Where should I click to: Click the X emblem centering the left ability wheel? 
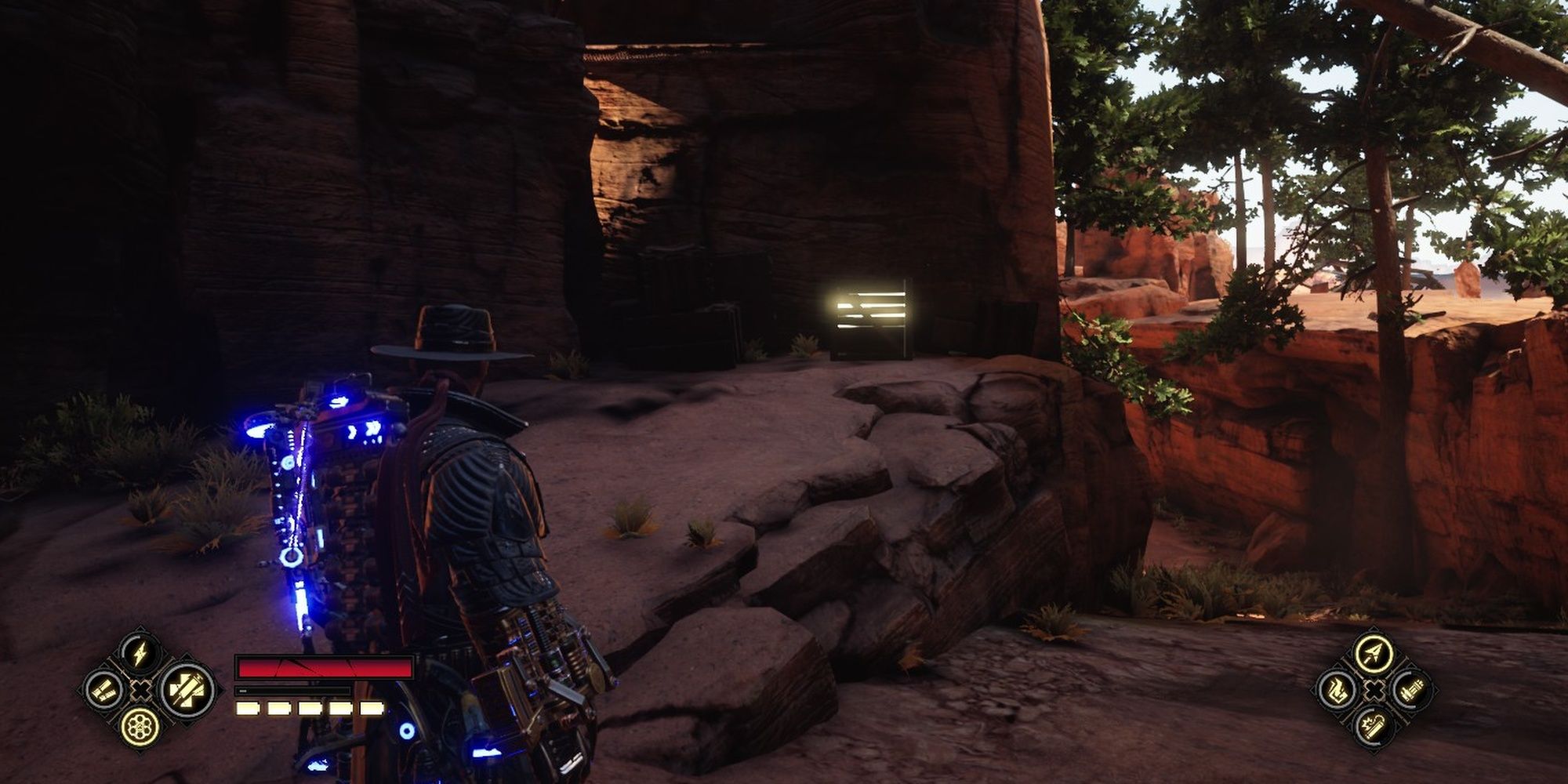140,690
